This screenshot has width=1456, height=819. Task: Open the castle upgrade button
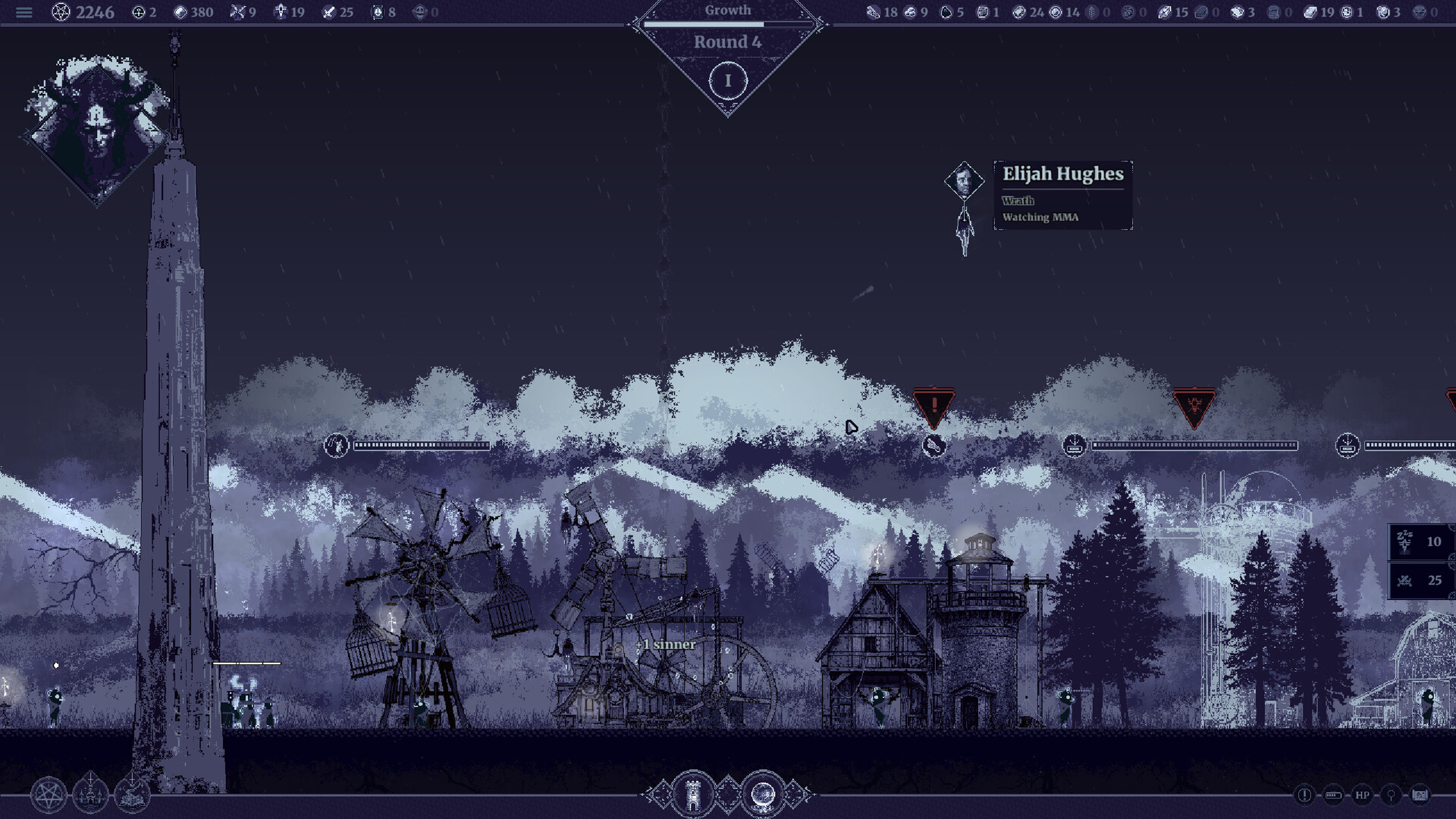click(90, 795)
